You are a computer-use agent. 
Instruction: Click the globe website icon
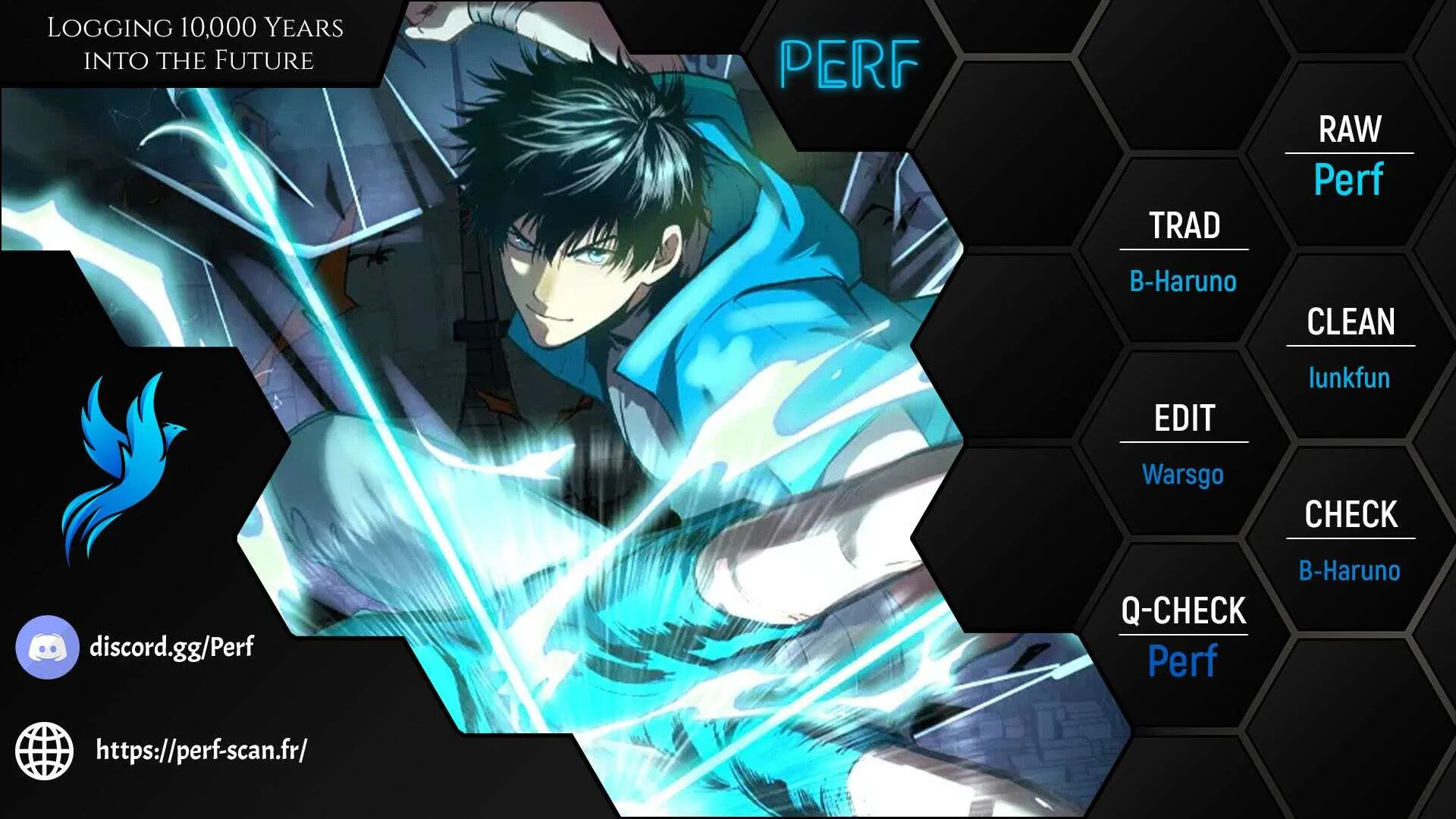click(x=45, y=750)
